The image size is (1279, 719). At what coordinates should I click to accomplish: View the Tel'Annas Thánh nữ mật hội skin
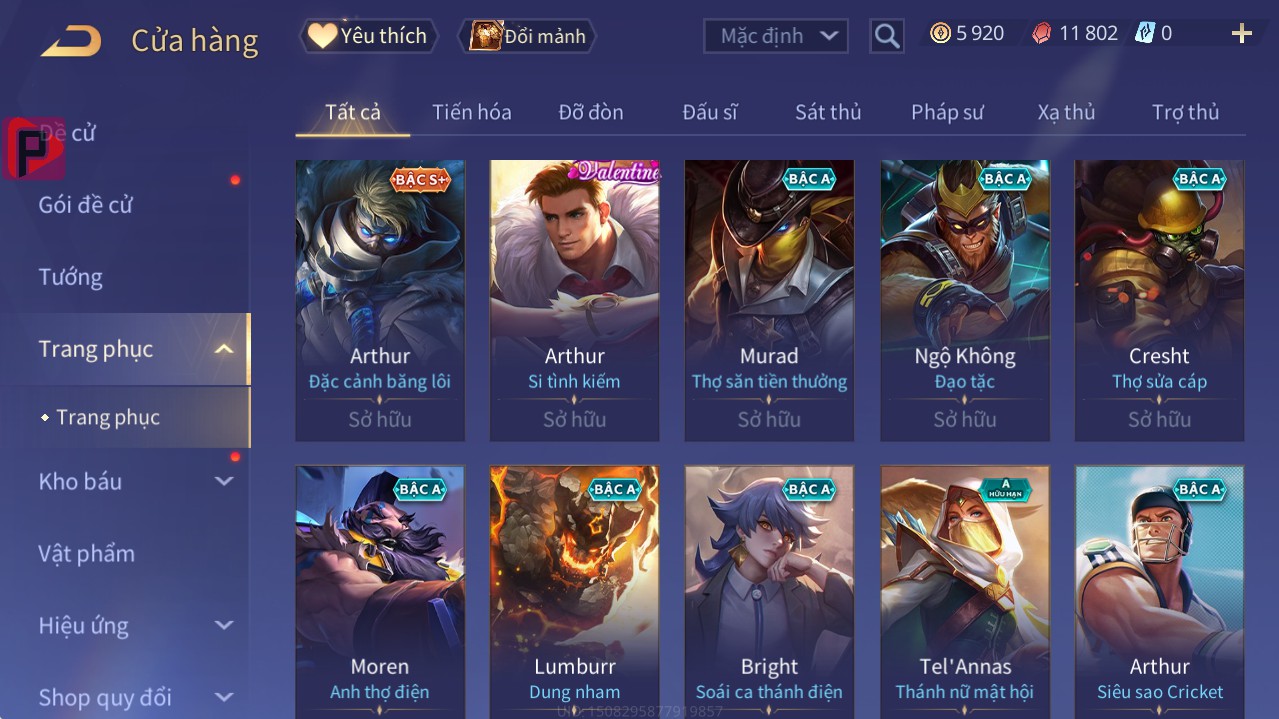[x=965, y=592]
